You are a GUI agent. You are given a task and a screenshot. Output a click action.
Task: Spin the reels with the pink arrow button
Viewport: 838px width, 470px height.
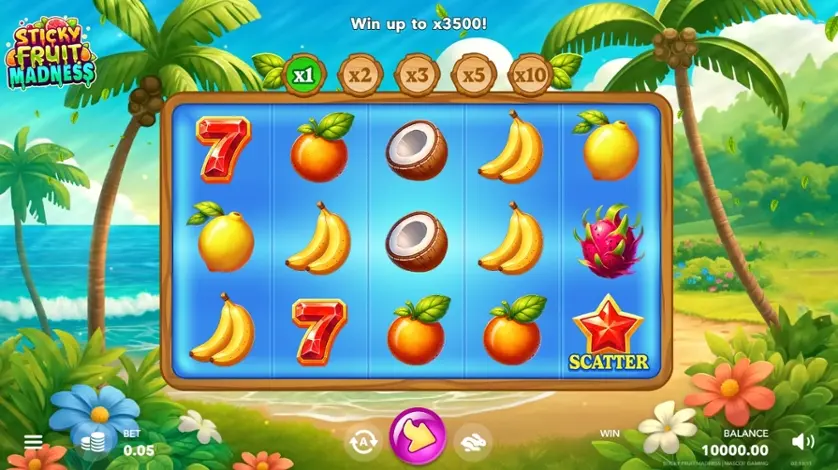418,437
